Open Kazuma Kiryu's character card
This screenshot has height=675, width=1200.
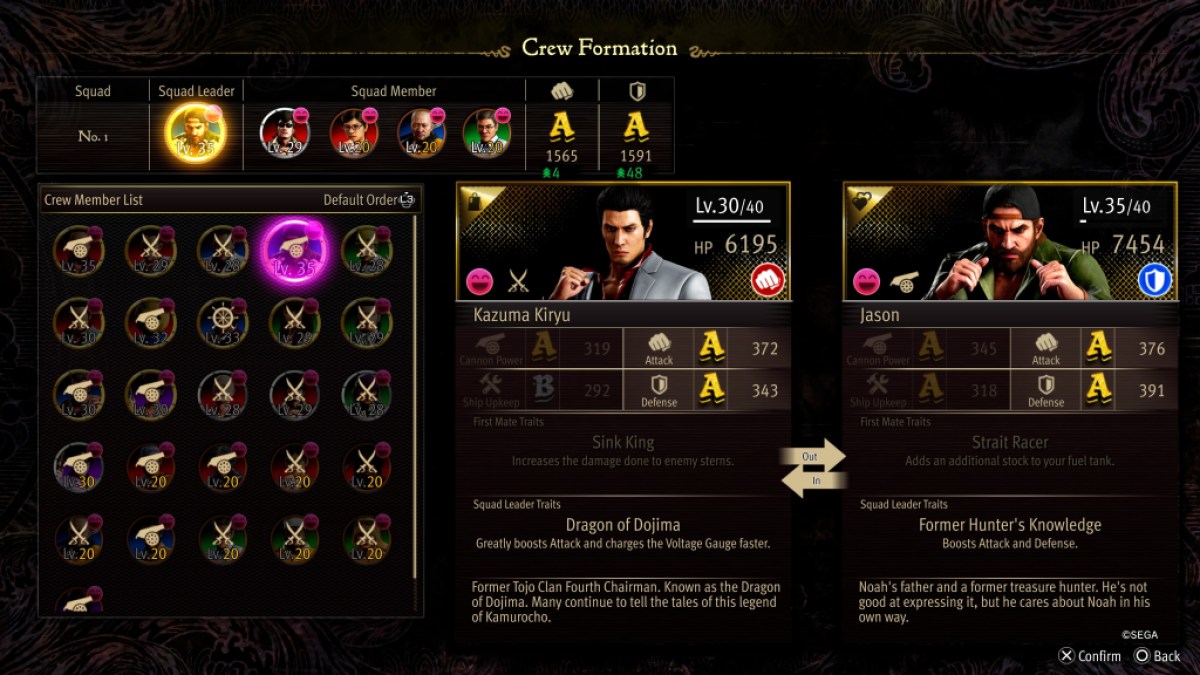click(x=623, y=242)
